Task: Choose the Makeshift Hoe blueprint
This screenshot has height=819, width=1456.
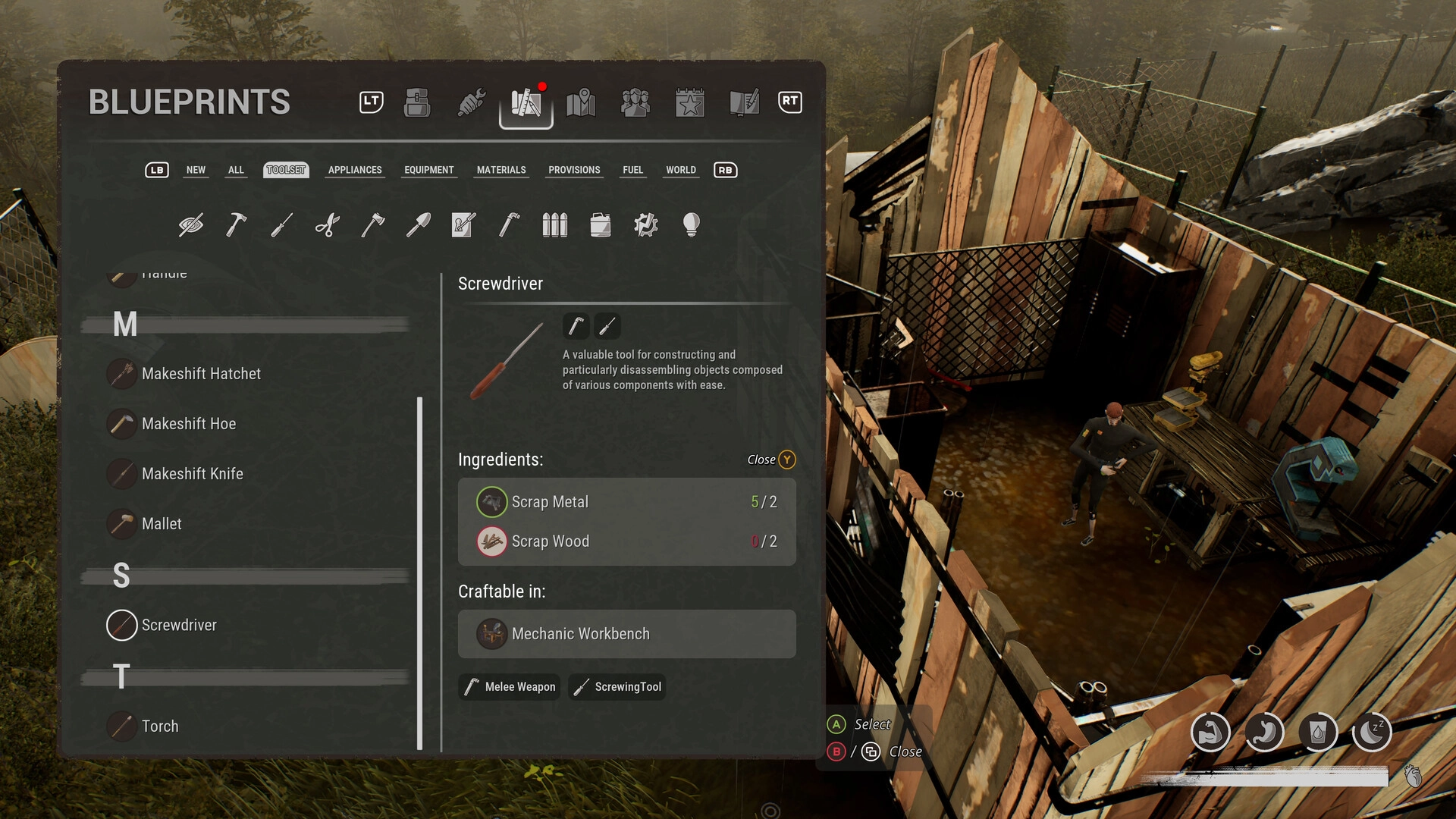Action: coord(189,424)
